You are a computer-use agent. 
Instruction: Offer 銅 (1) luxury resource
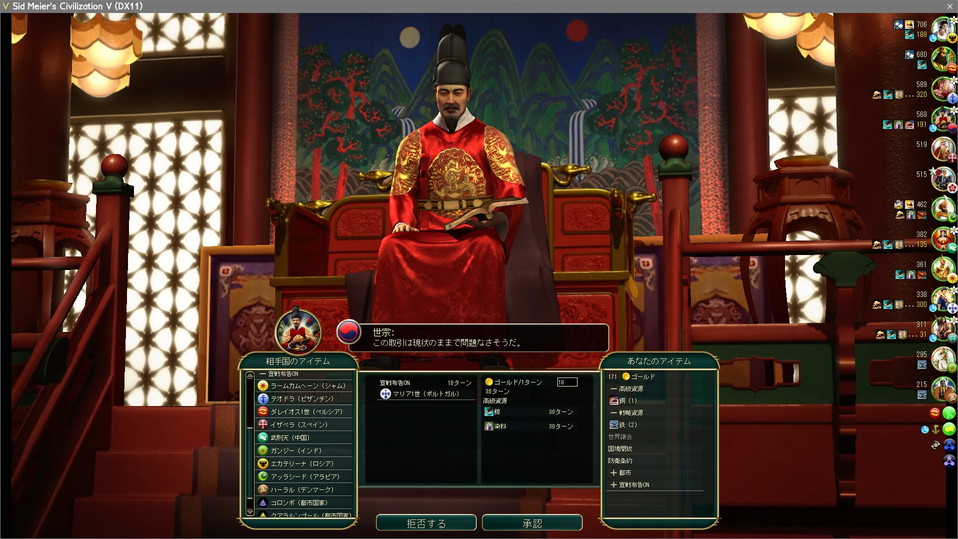629,400
